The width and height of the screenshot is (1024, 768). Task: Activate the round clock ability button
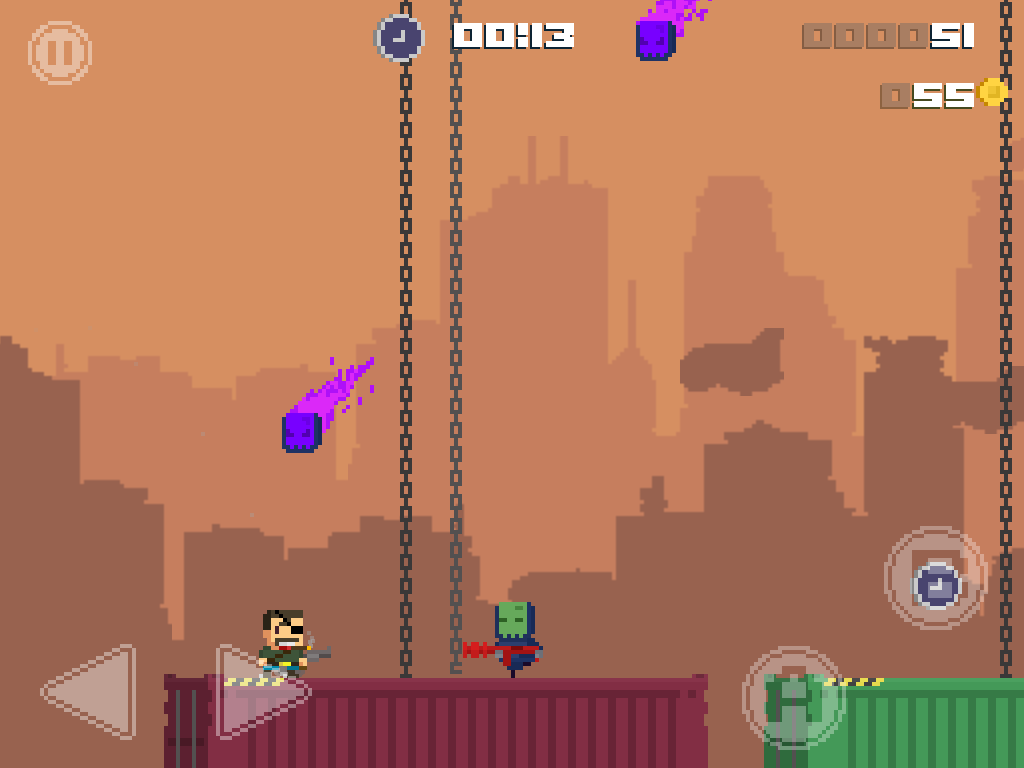click(936, 579)
